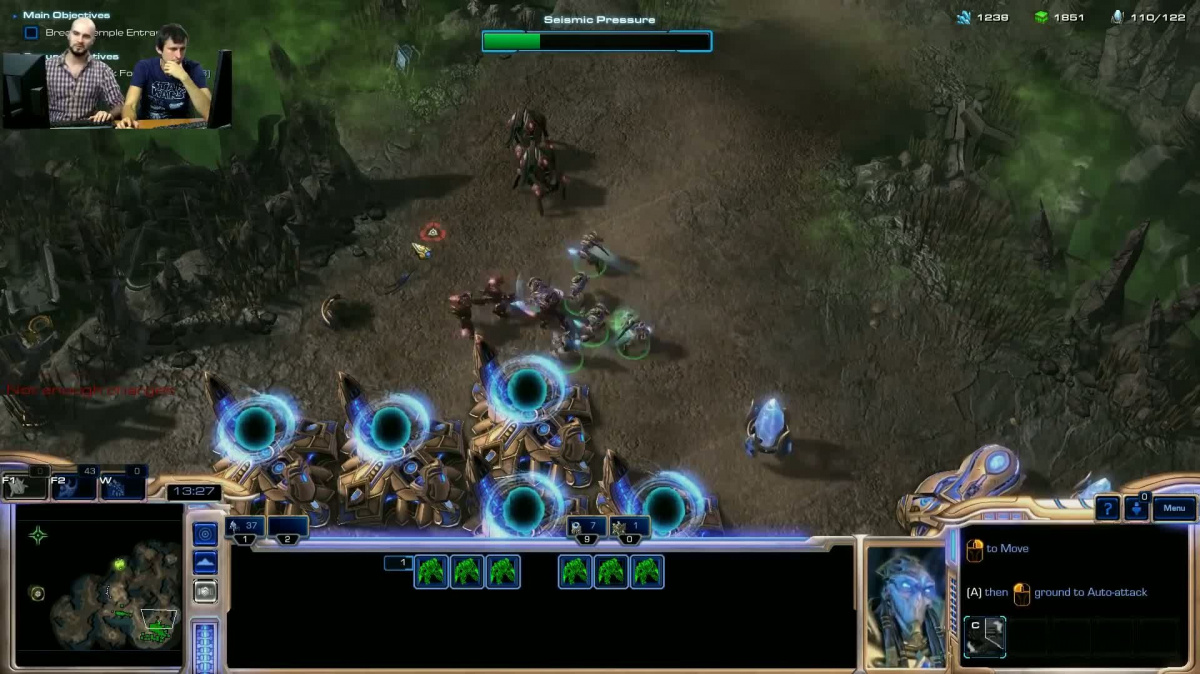Open the help question mark button

1107,509
